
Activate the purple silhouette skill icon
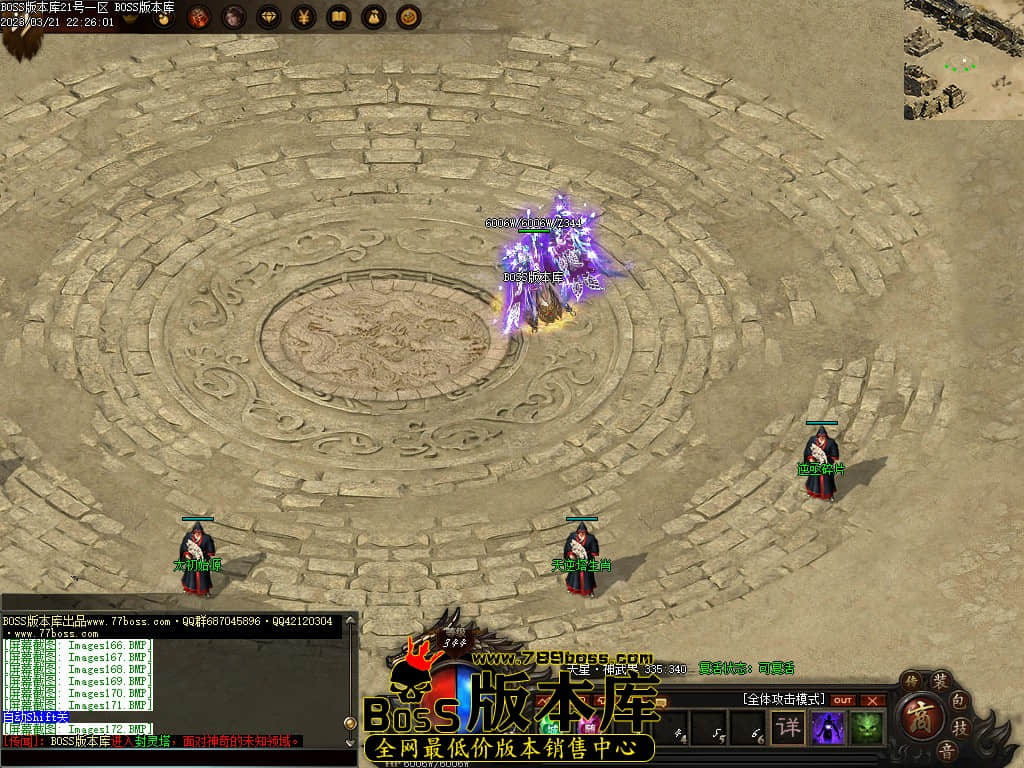[x=828, y=727]
